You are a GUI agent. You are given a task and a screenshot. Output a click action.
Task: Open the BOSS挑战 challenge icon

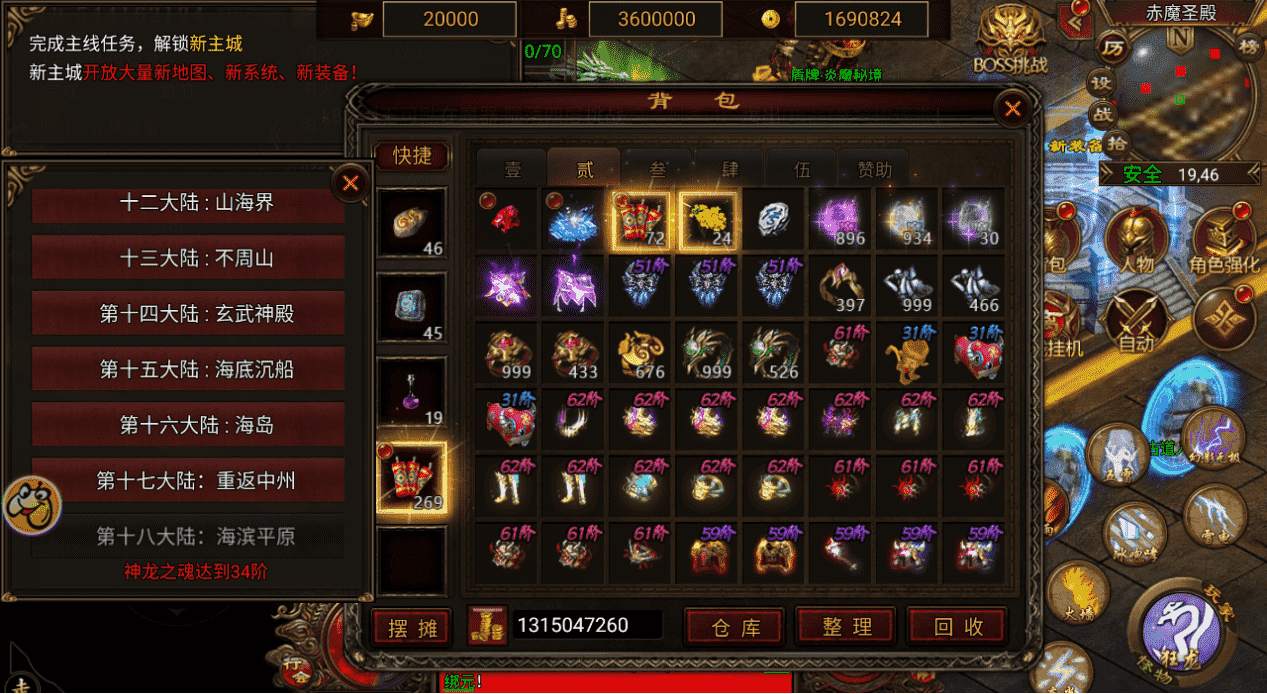[x=1012, y=42]
